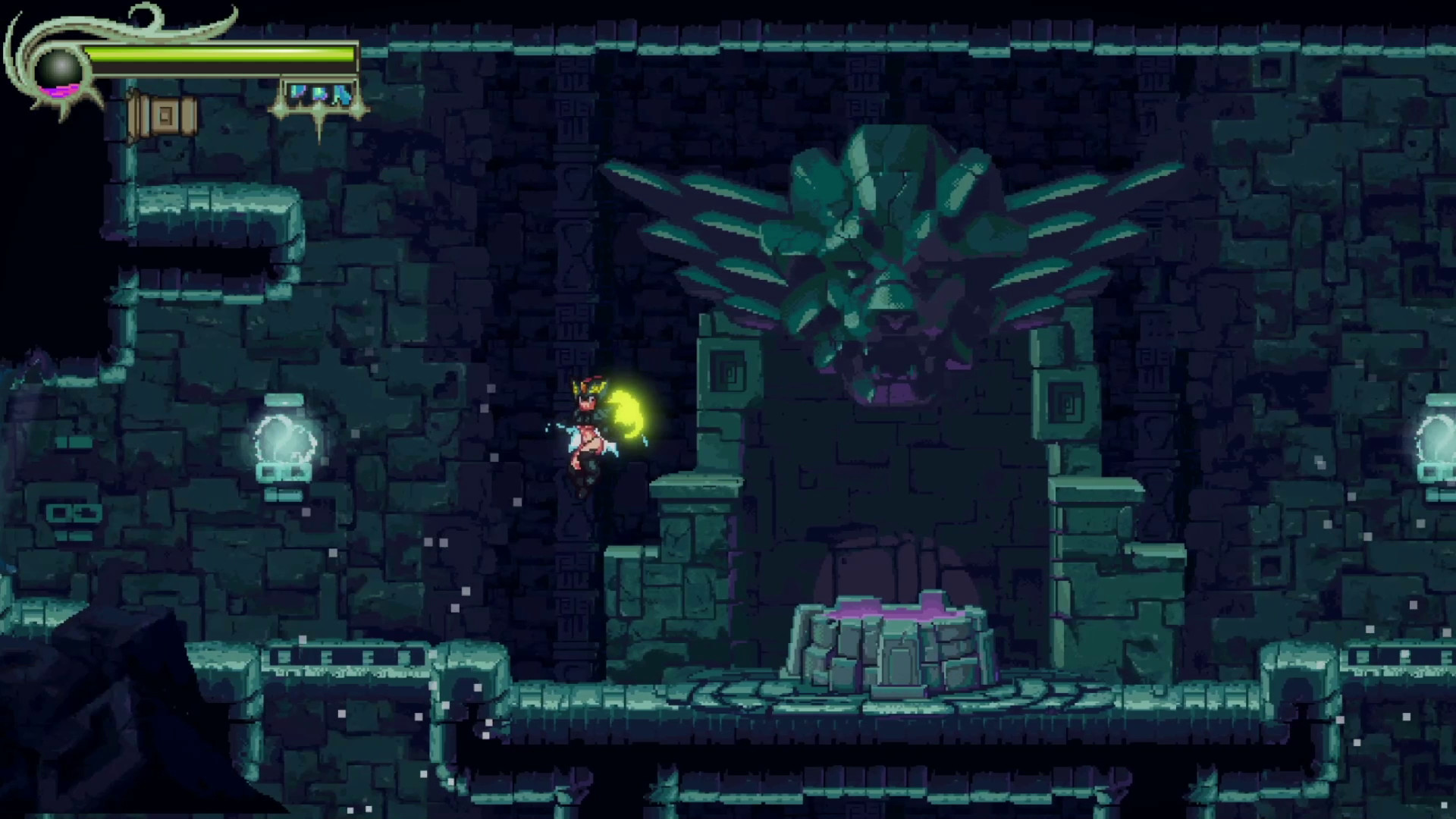This screenshot has height=819, width=1456.
Task: Select the rightmost crystal shard icon
Action: pos(341,95)
